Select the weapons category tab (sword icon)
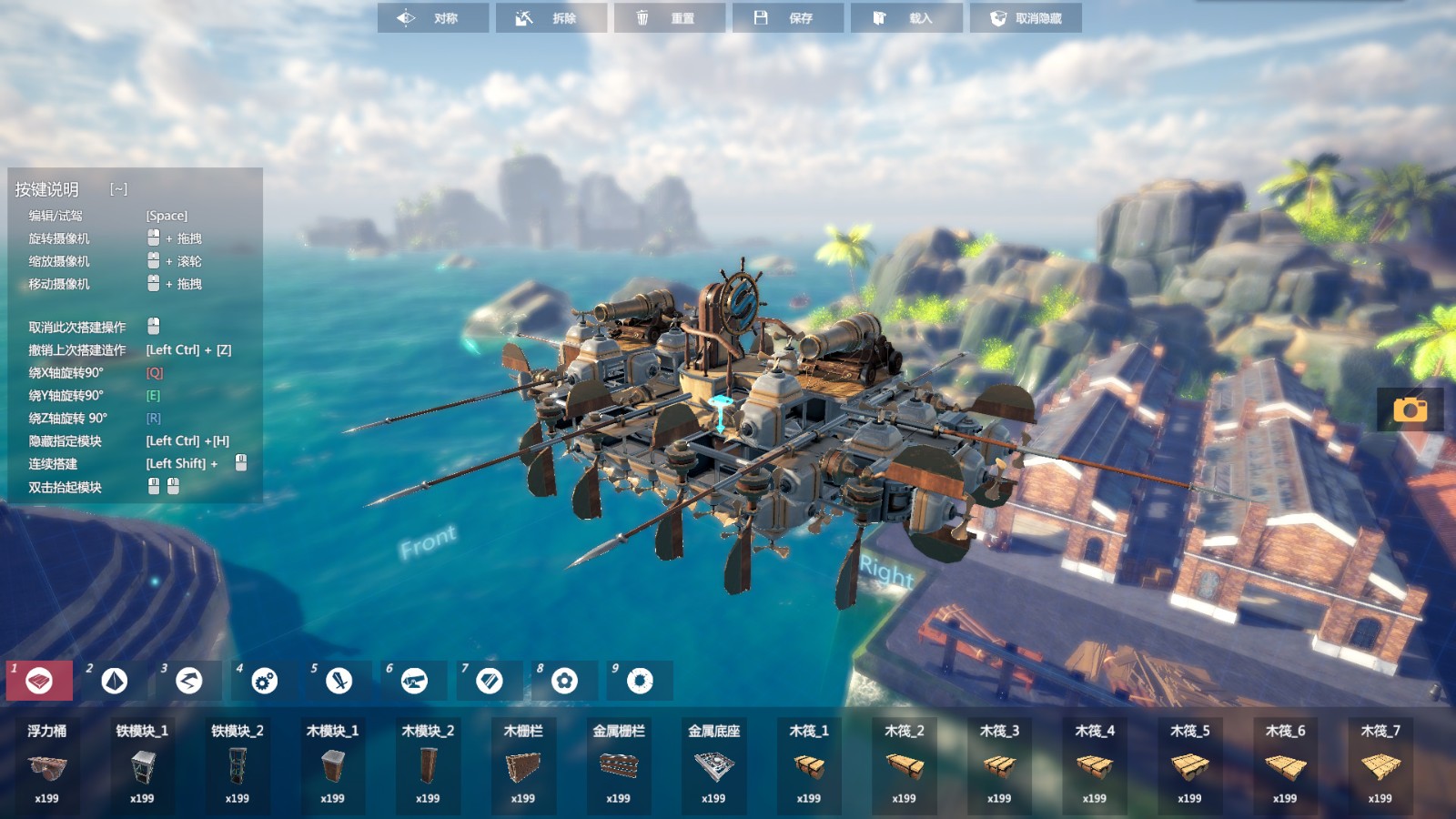The width and height of the screenshot is (1456, 819). pyautogui.click(x=339, y=680)
